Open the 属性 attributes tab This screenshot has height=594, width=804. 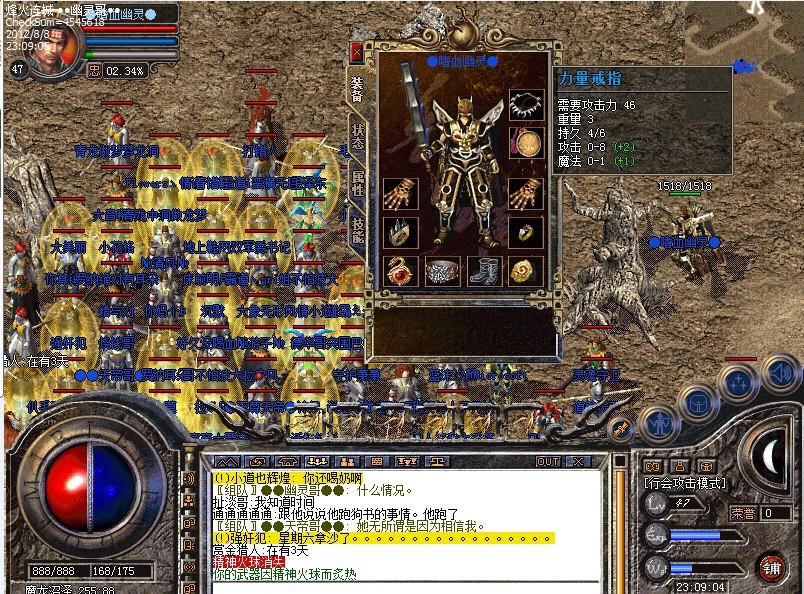tap(358, 184)
